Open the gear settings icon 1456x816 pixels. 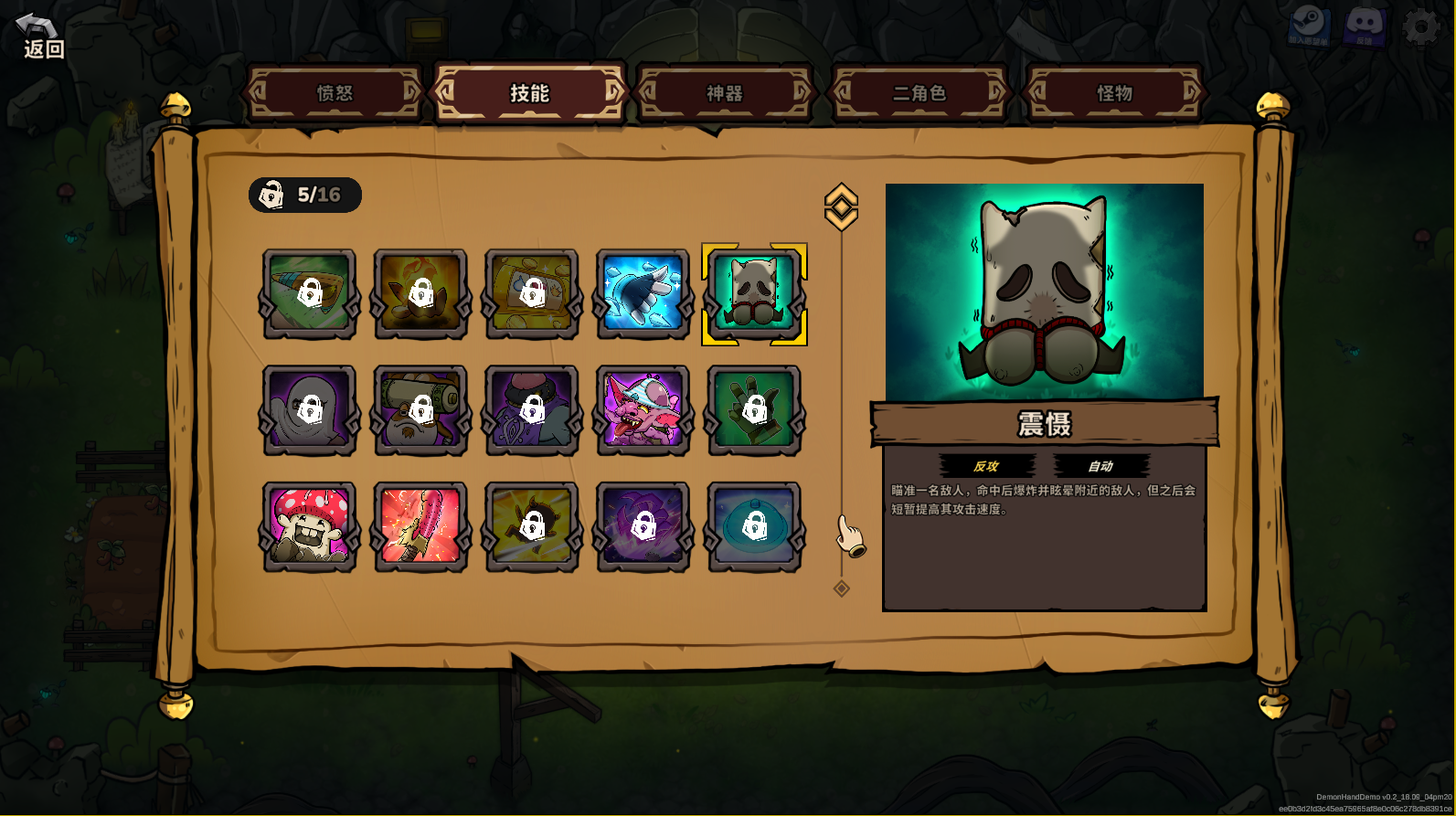pos(1420,27)
